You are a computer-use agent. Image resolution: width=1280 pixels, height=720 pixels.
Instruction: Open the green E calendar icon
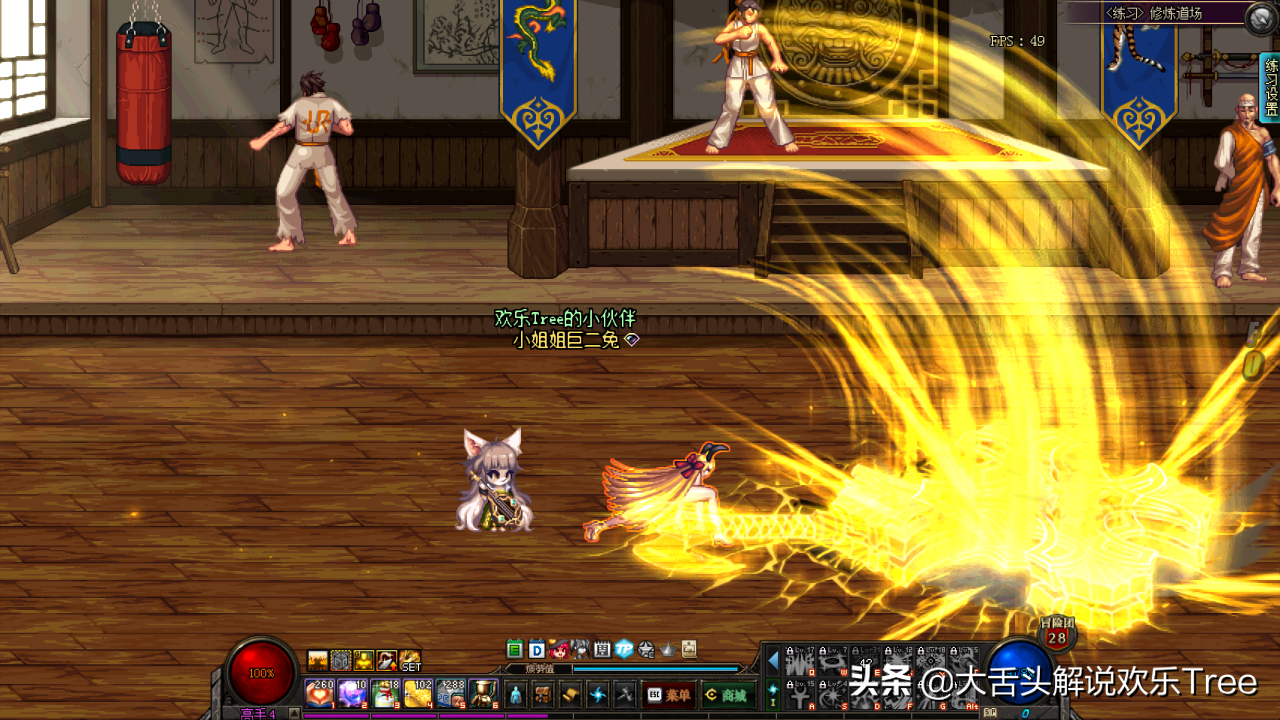(515, 649)
